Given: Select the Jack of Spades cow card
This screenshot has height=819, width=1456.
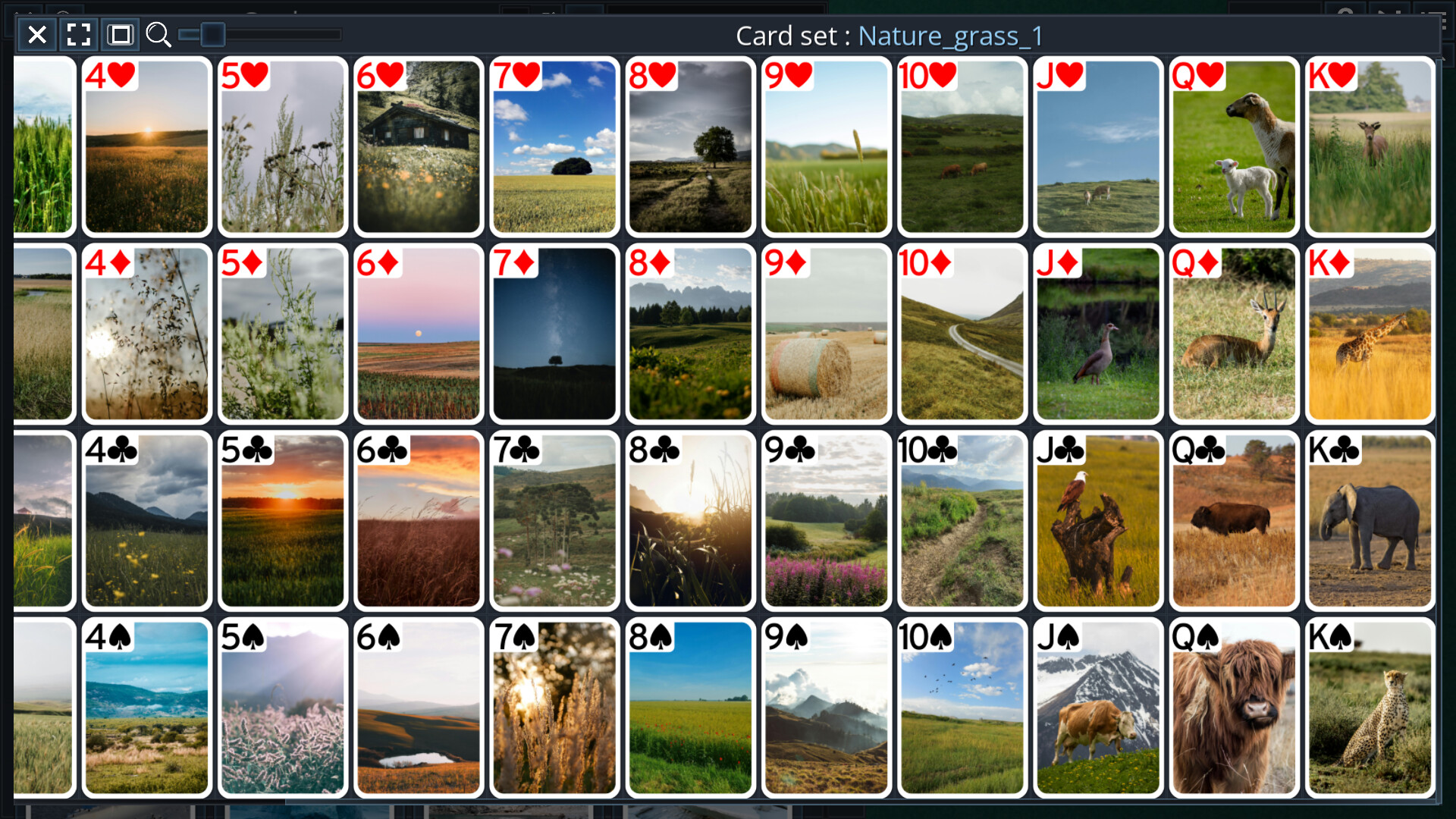Looking at the screenshot, I should click(1097, 708).
